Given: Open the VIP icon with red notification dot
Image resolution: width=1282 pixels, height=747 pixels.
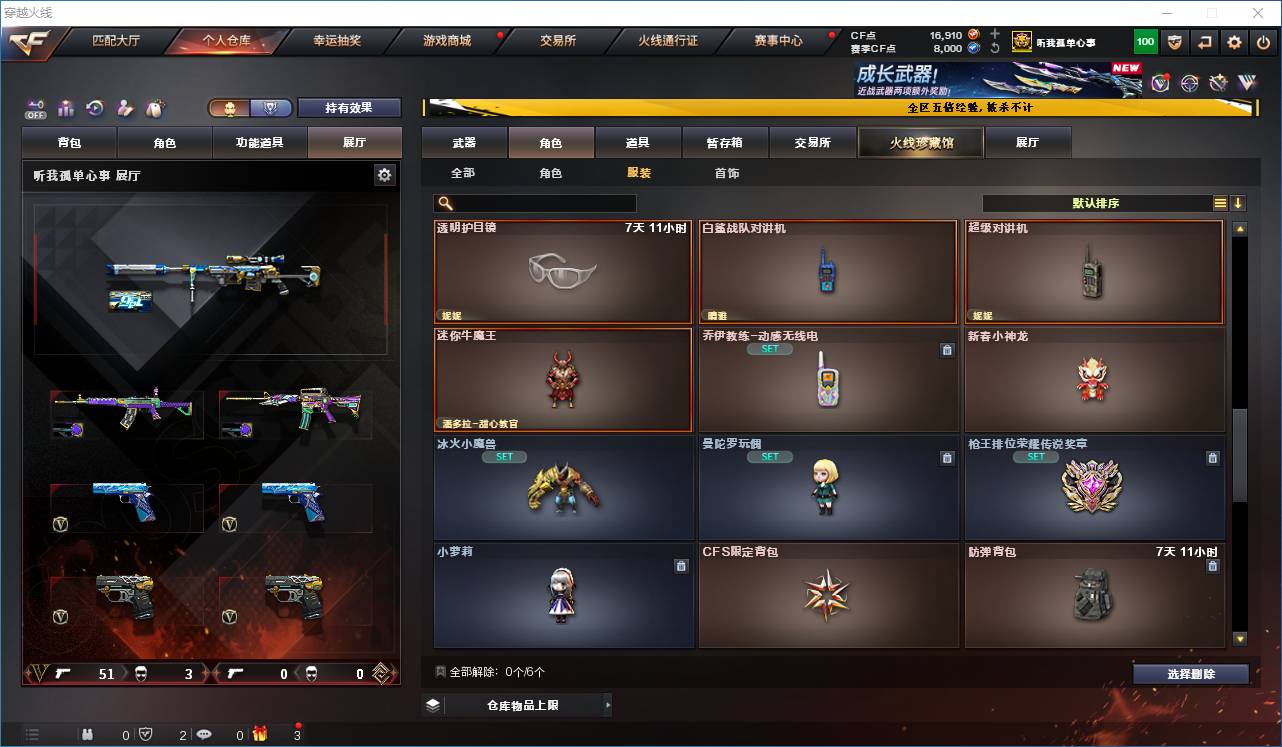Looking at the screenshot, I should [1160, 83].
